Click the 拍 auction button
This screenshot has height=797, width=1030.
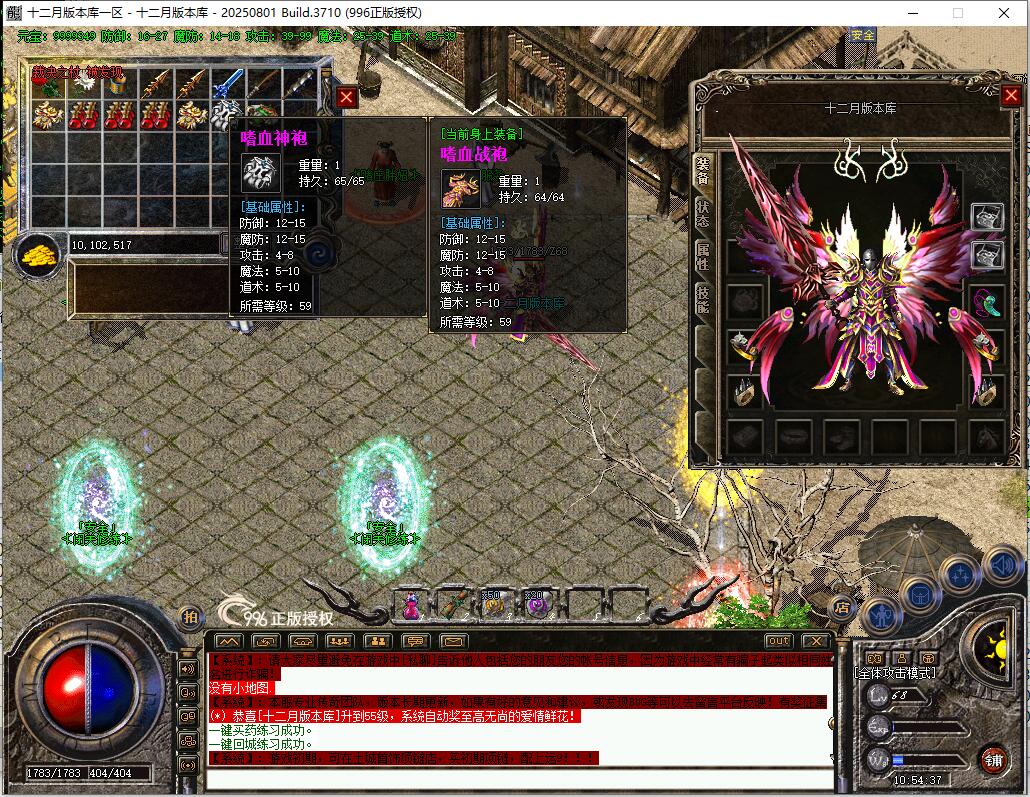click(x=189, y=617)
